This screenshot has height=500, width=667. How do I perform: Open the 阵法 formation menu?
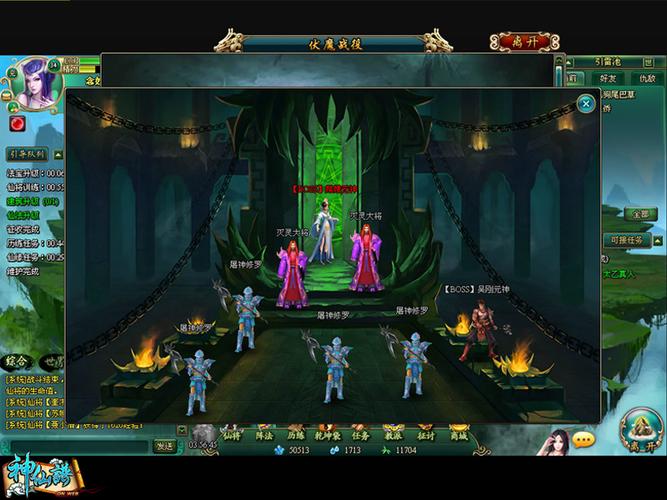pos(264,435)
